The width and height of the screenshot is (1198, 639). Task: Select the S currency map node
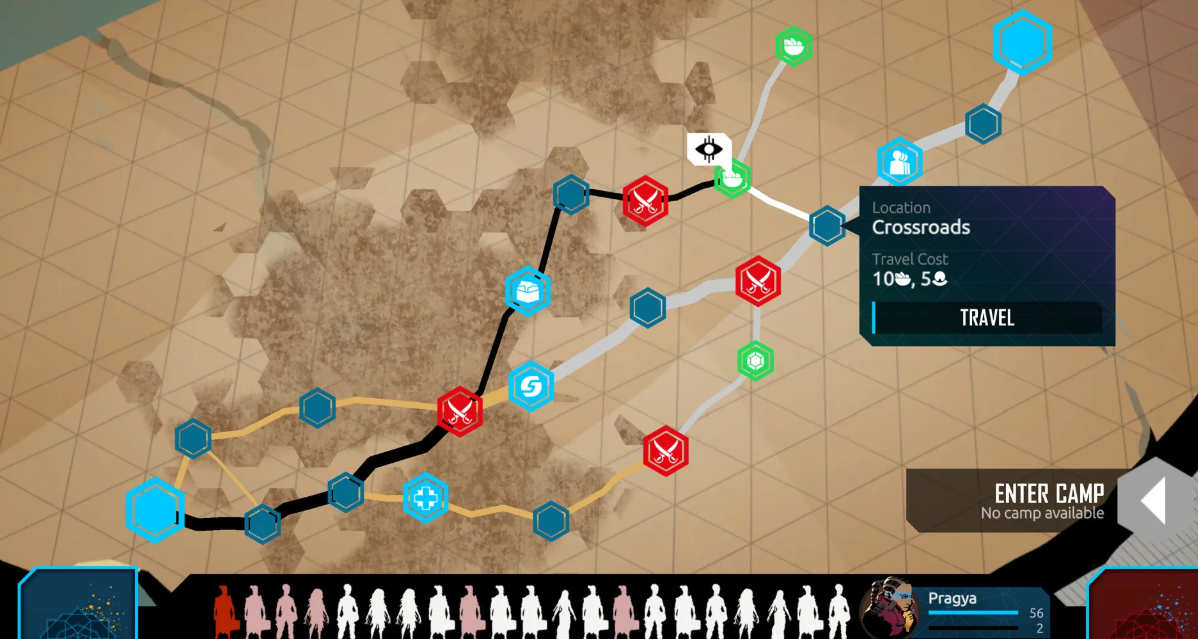pyautogui.click(x=531, y=386)
